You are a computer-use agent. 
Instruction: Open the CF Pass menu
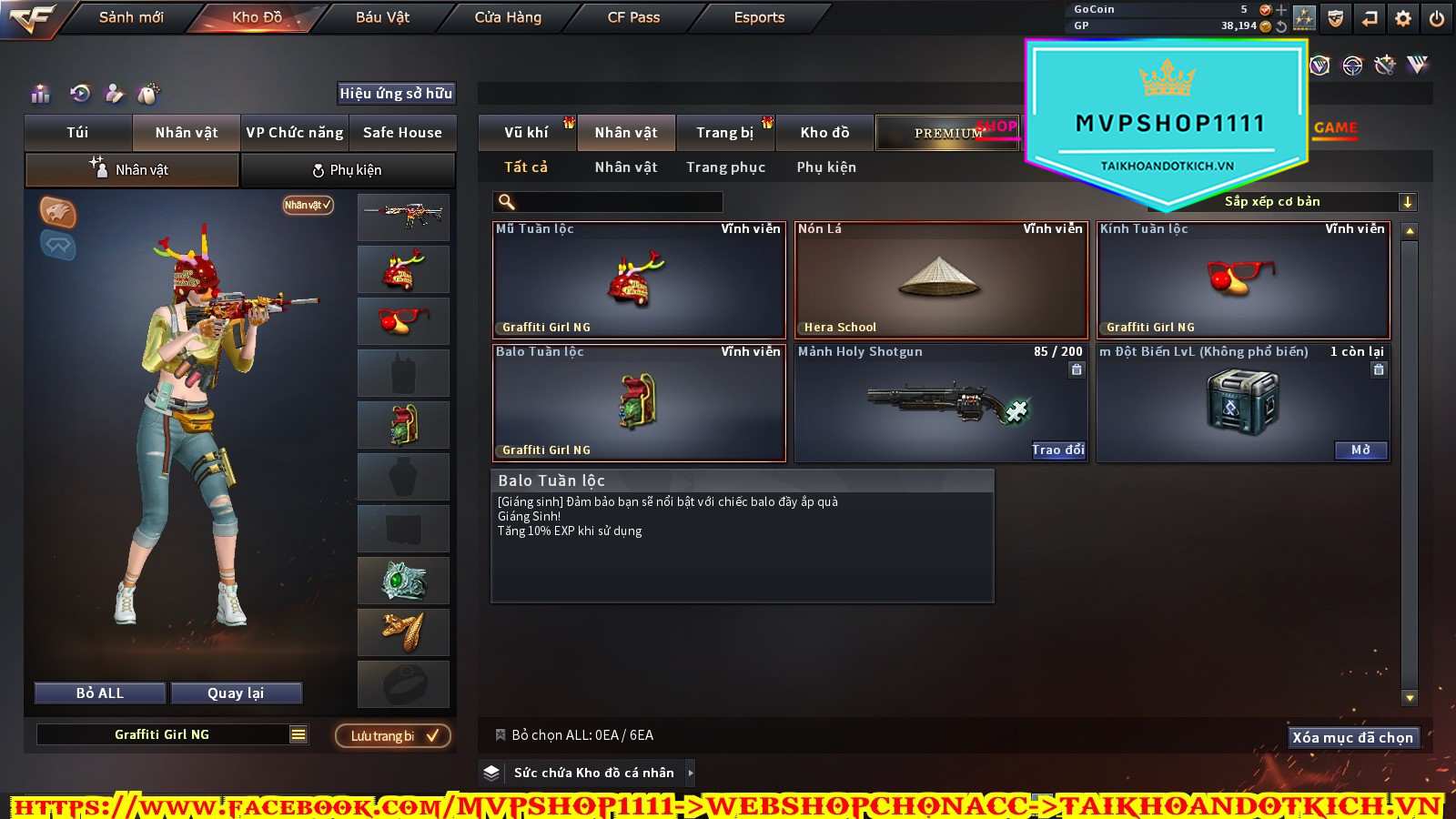point(633,17)
